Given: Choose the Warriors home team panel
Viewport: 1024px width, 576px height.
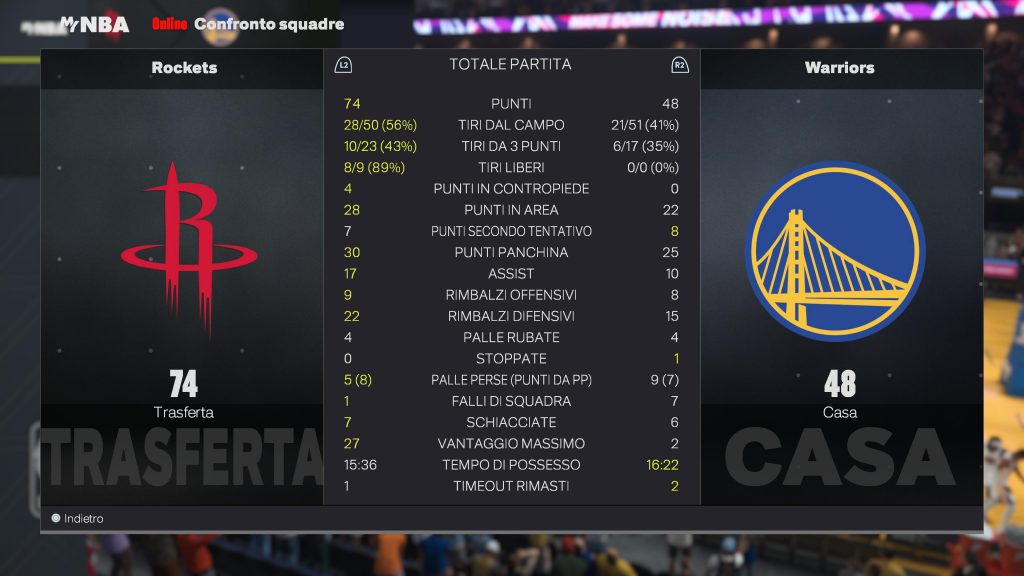Looking at the screenshot, I should pyautogui.click(x=840, y=270).
